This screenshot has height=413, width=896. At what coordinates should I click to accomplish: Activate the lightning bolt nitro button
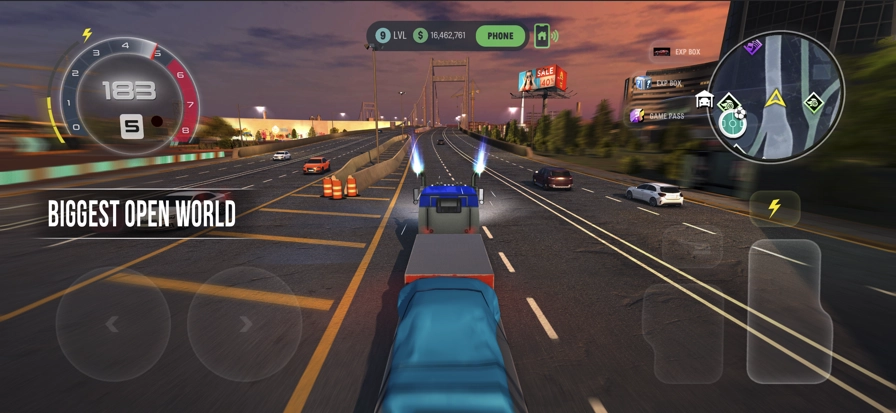pyautogui.click(x=774, y=208)
